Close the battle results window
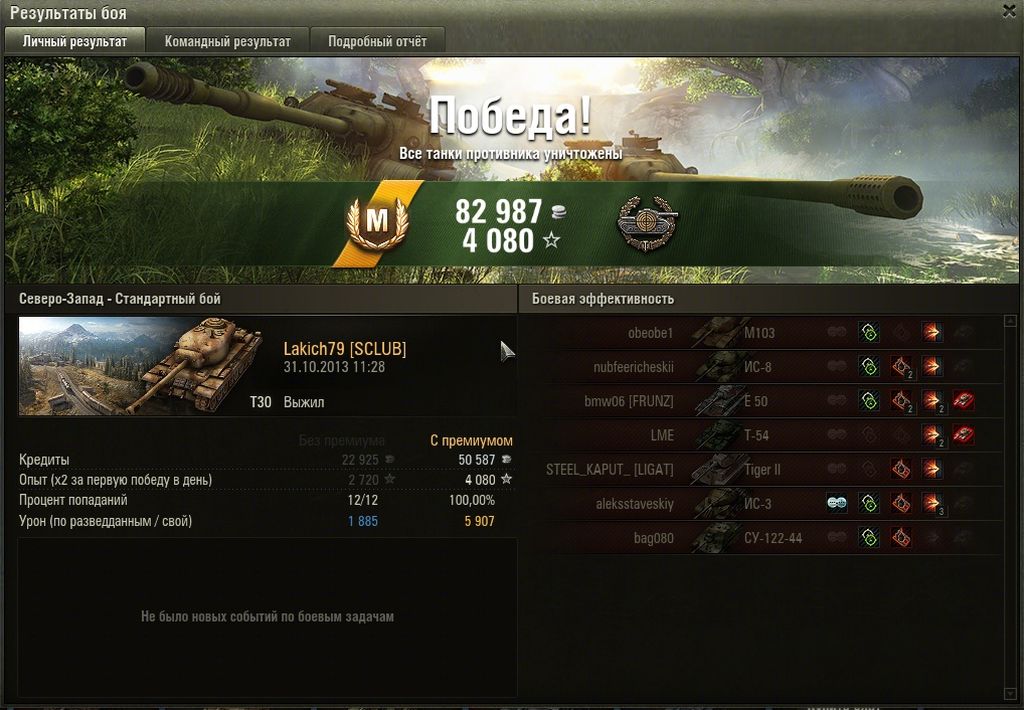The height and width of the screenshot is (710, 1024). pyautogui.click(x=1009, y=10)
